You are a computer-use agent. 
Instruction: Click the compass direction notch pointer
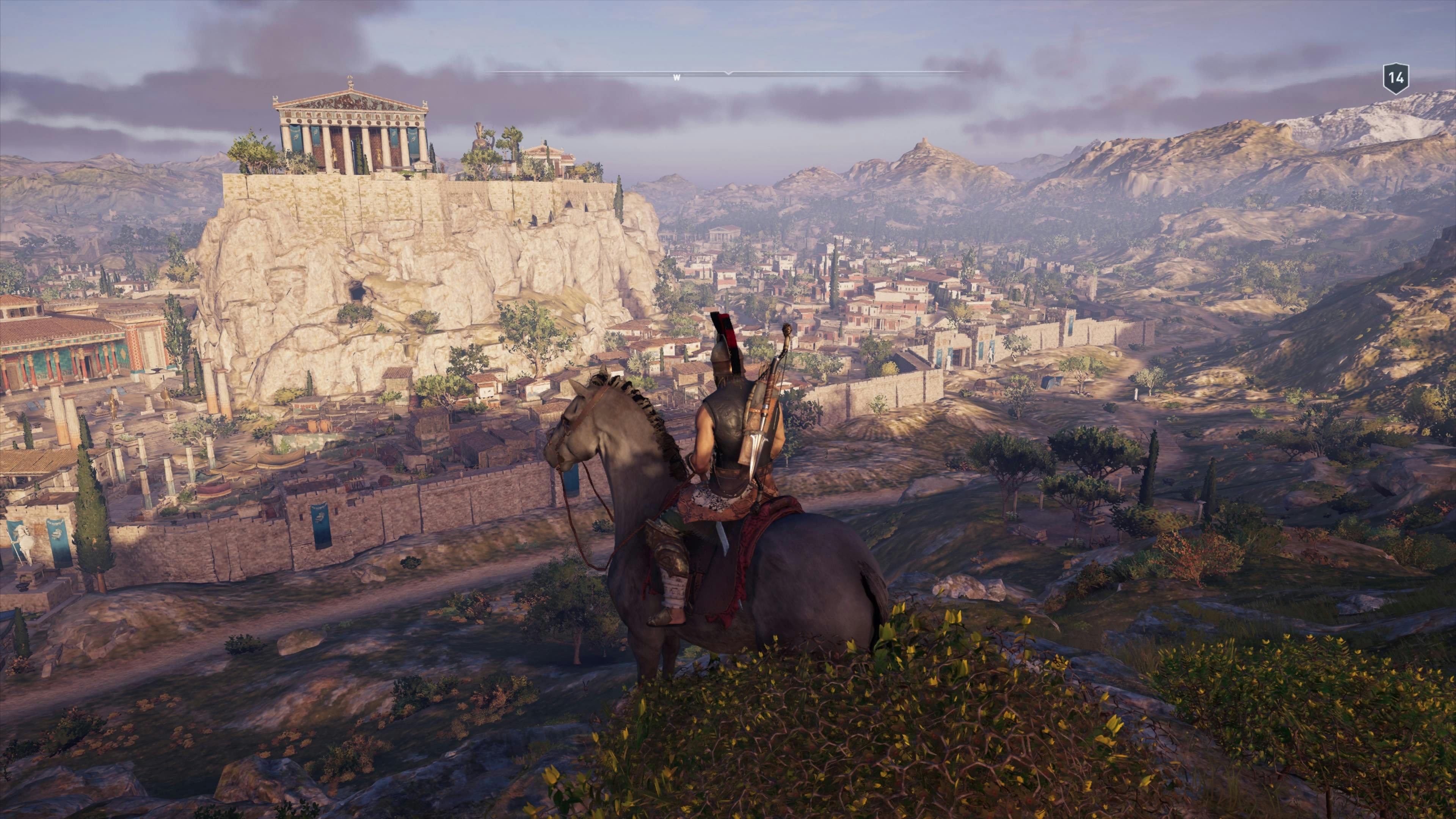pyautogui.click(x=728, y=74)
